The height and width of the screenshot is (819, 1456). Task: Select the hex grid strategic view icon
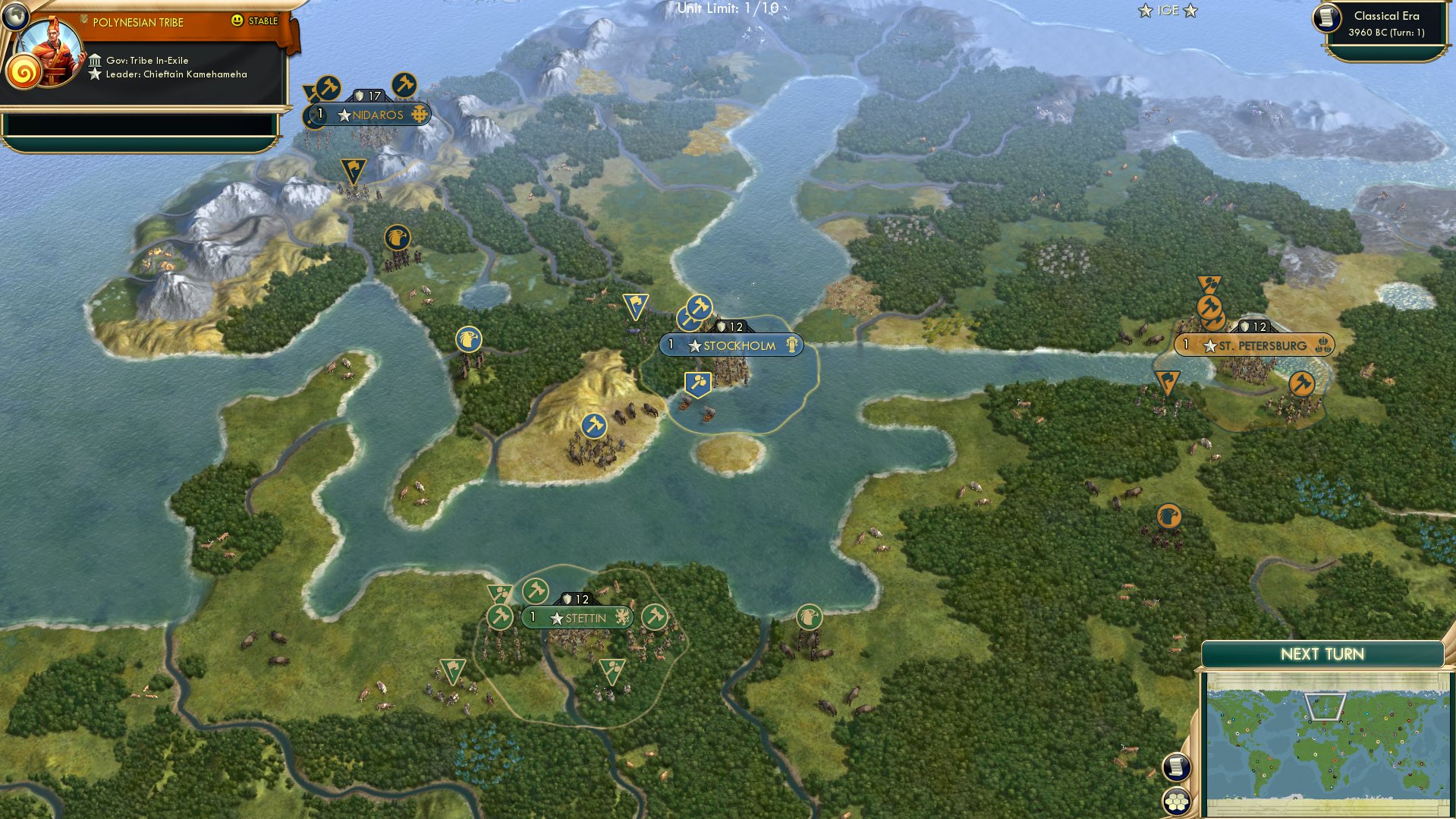(1176, 801)
